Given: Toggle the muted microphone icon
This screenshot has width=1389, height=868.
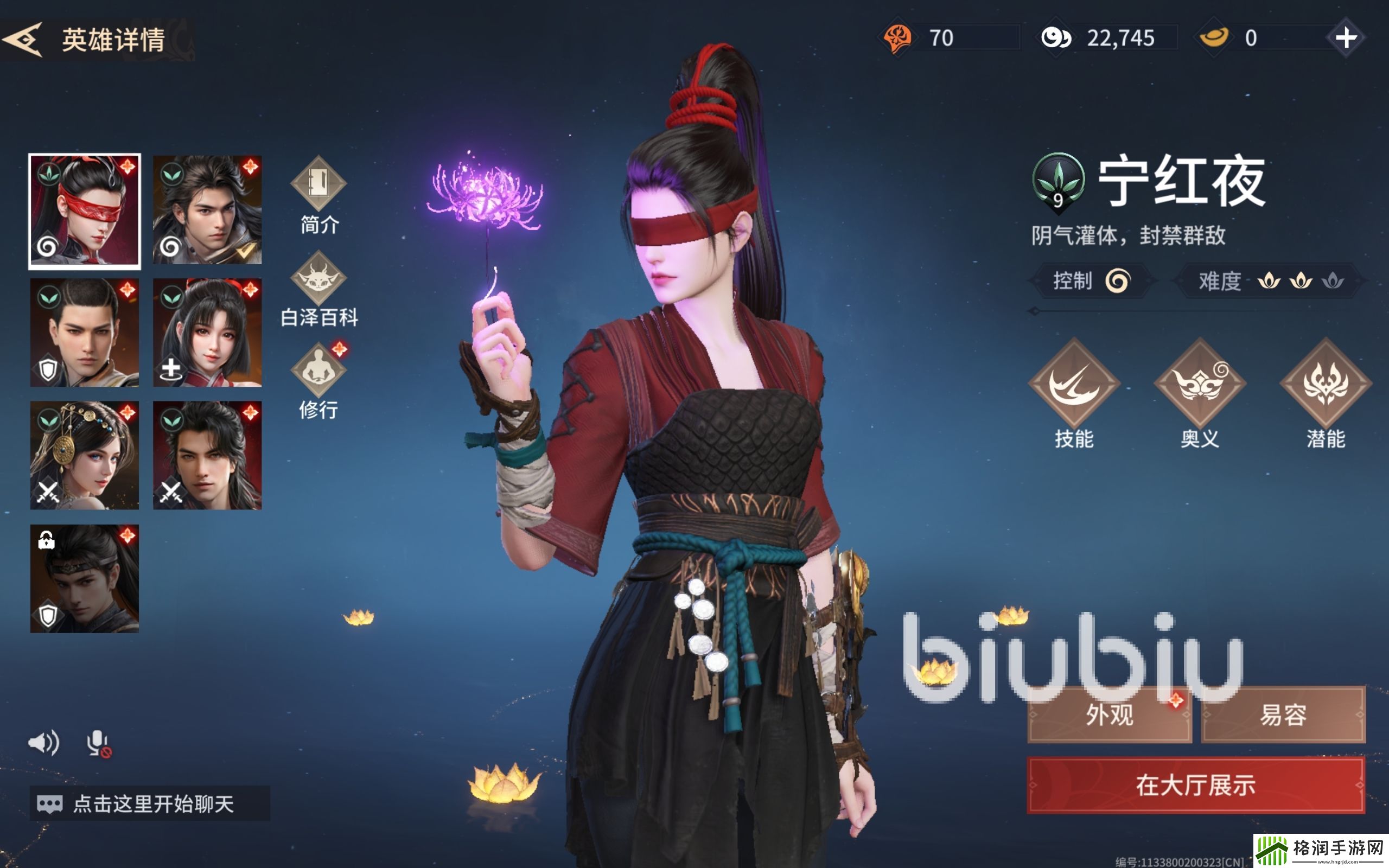Looking at the screenshot, I should (99, 743).
